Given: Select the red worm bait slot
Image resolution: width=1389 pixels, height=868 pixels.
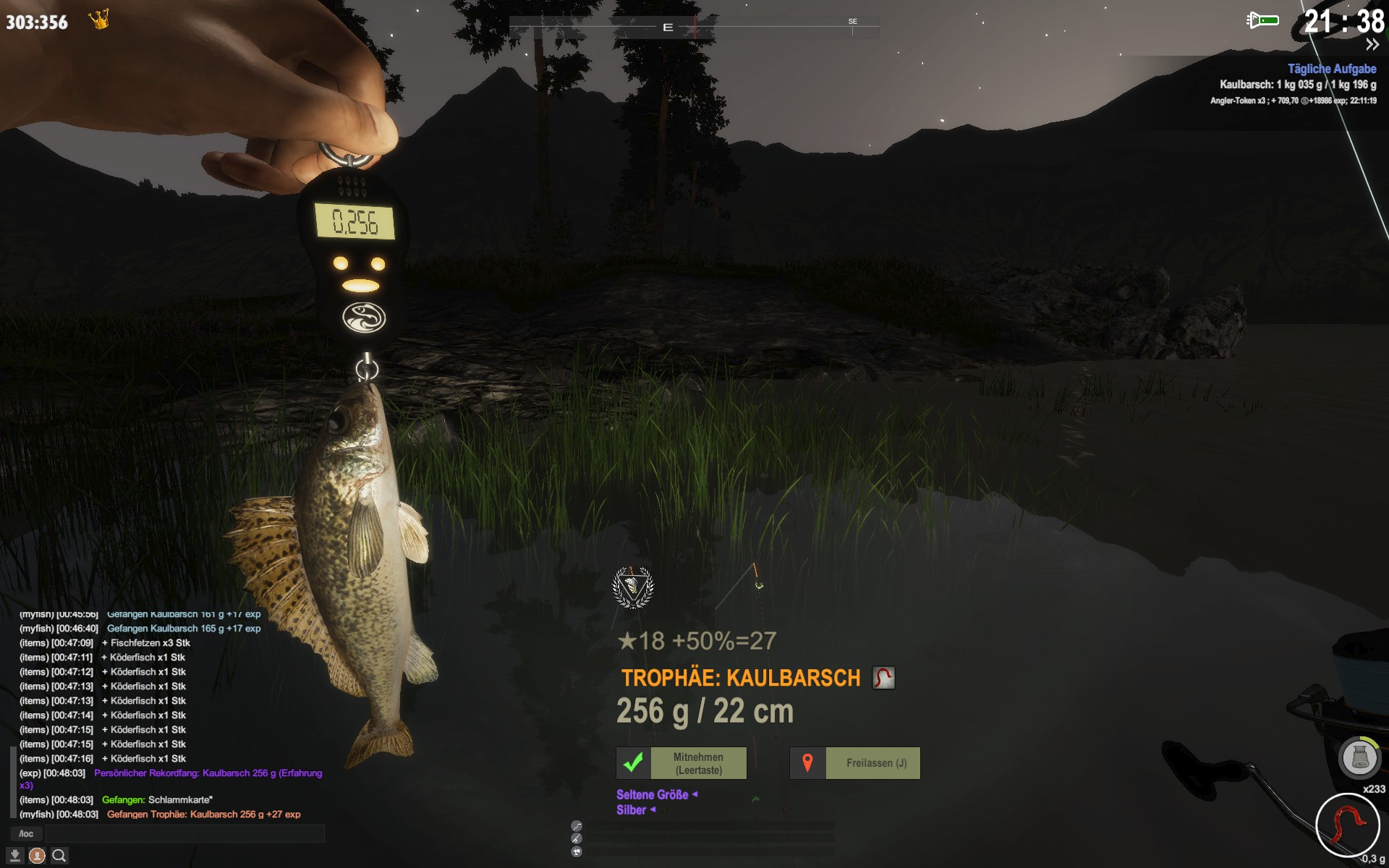Looking at the screenshot, I should (x=1346, y=825).
